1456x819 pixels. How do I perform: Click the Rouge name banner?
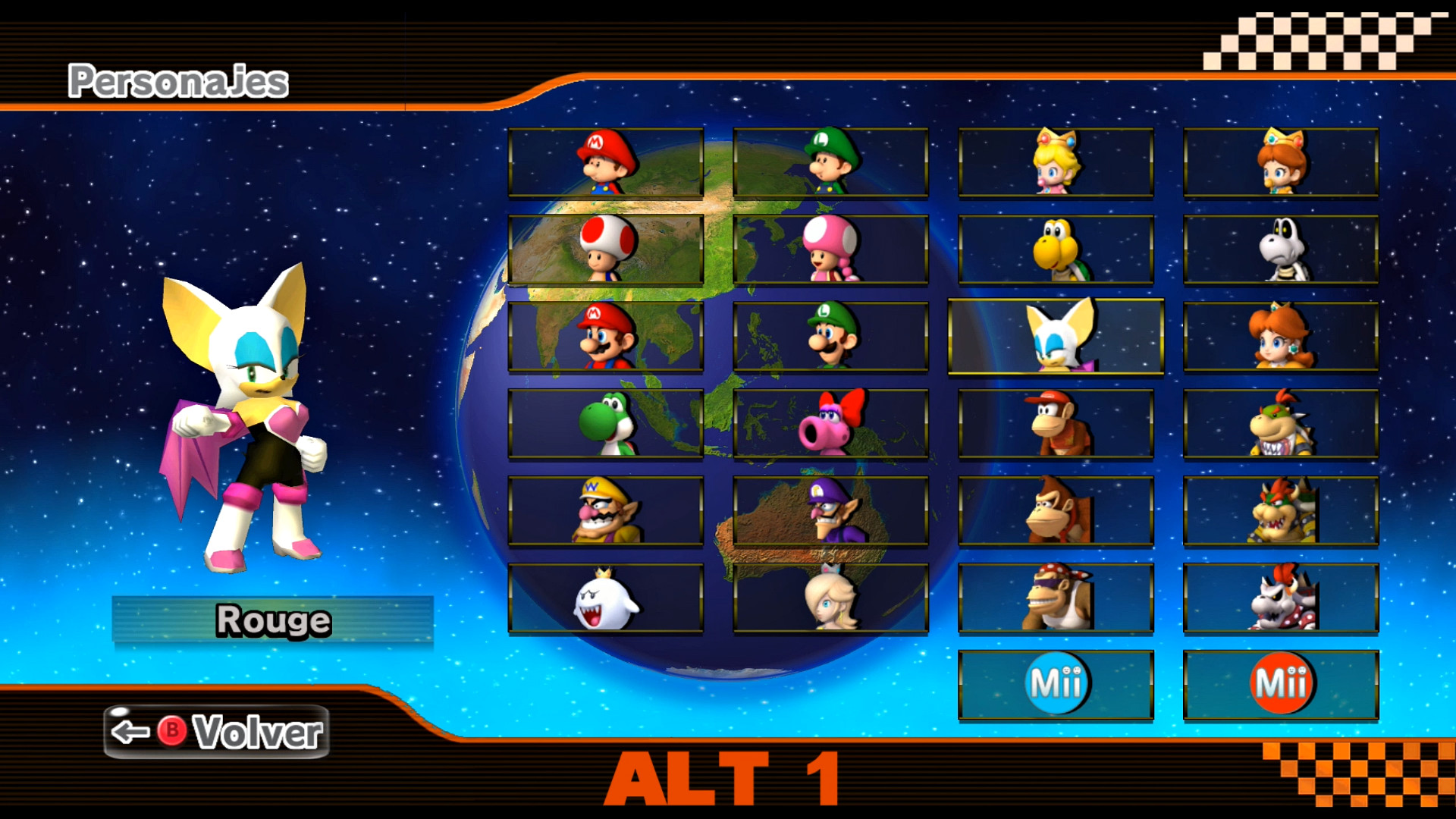[271, 619]
